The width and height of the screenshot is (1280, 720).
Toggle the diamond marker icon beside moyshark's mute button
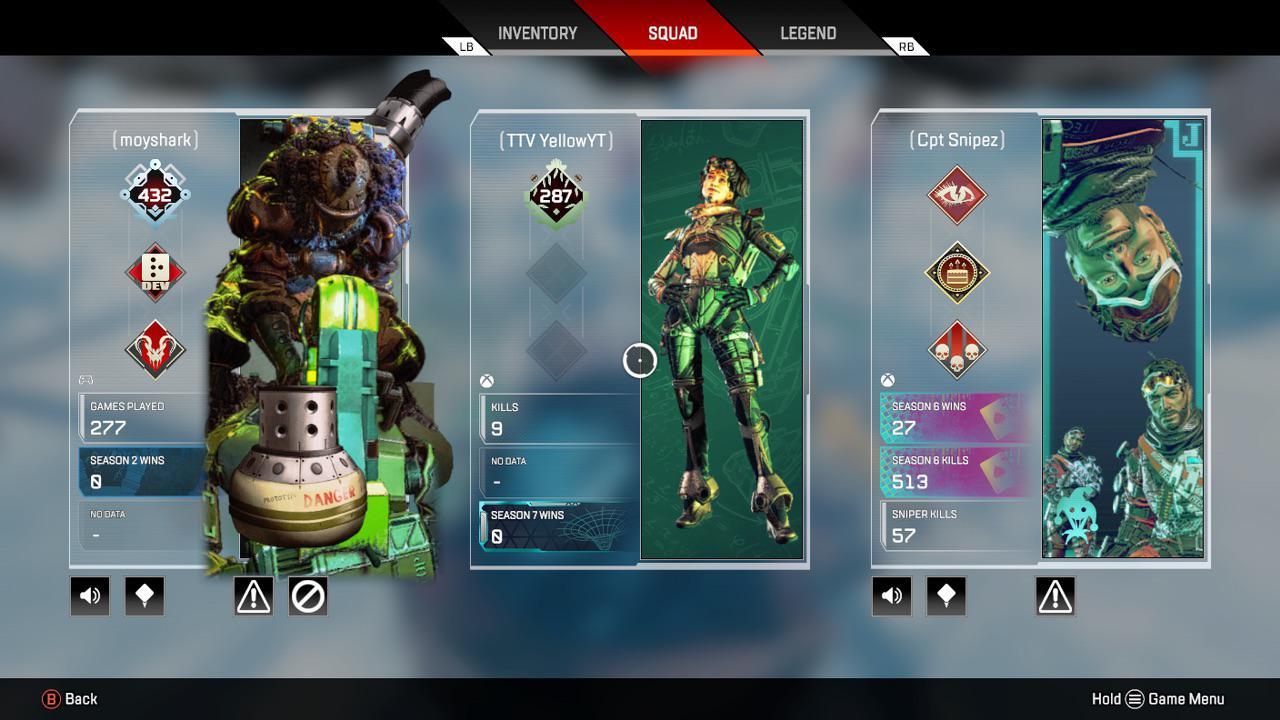pyautogui.click(x=144, y=595)
